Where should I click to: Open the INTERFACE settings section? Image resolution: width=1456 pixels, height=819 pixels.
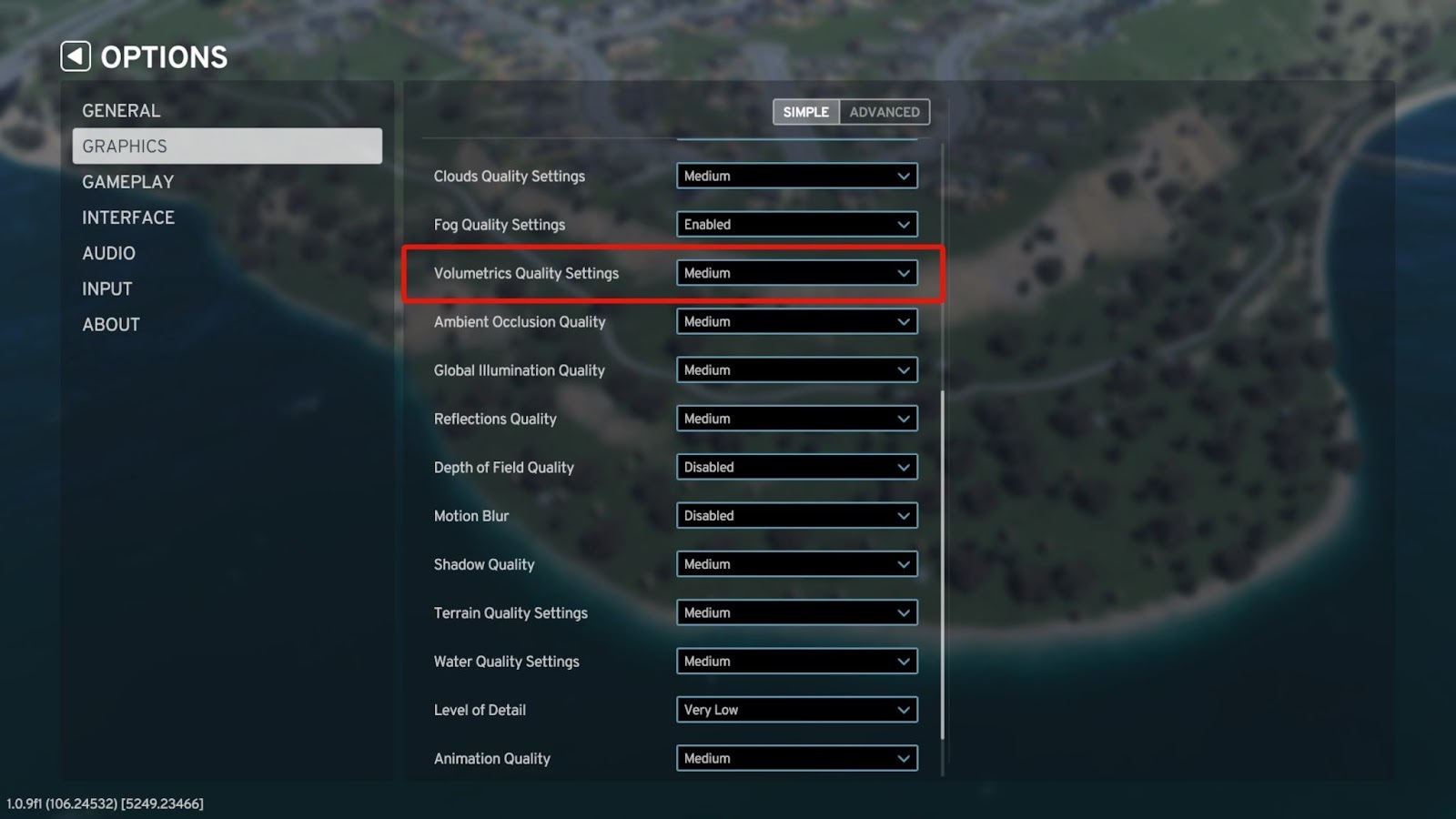click(x=128, y=217)
